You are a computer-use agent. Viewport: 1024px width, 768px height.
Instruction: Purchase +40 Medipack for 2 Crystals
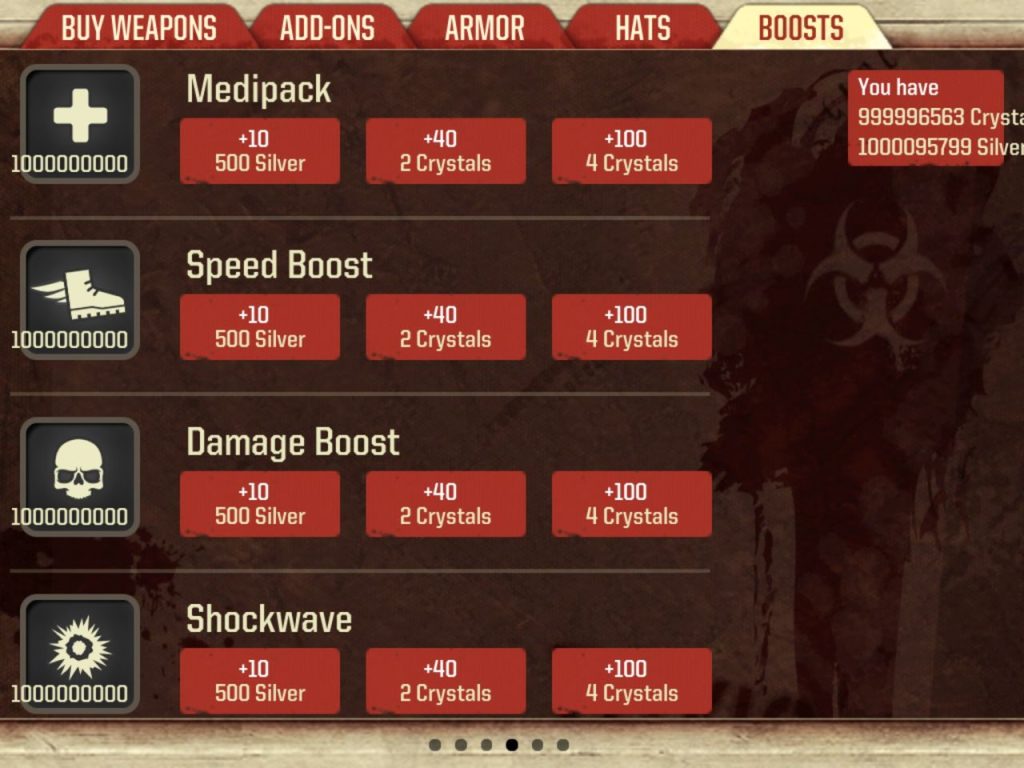tap(445, 151)
